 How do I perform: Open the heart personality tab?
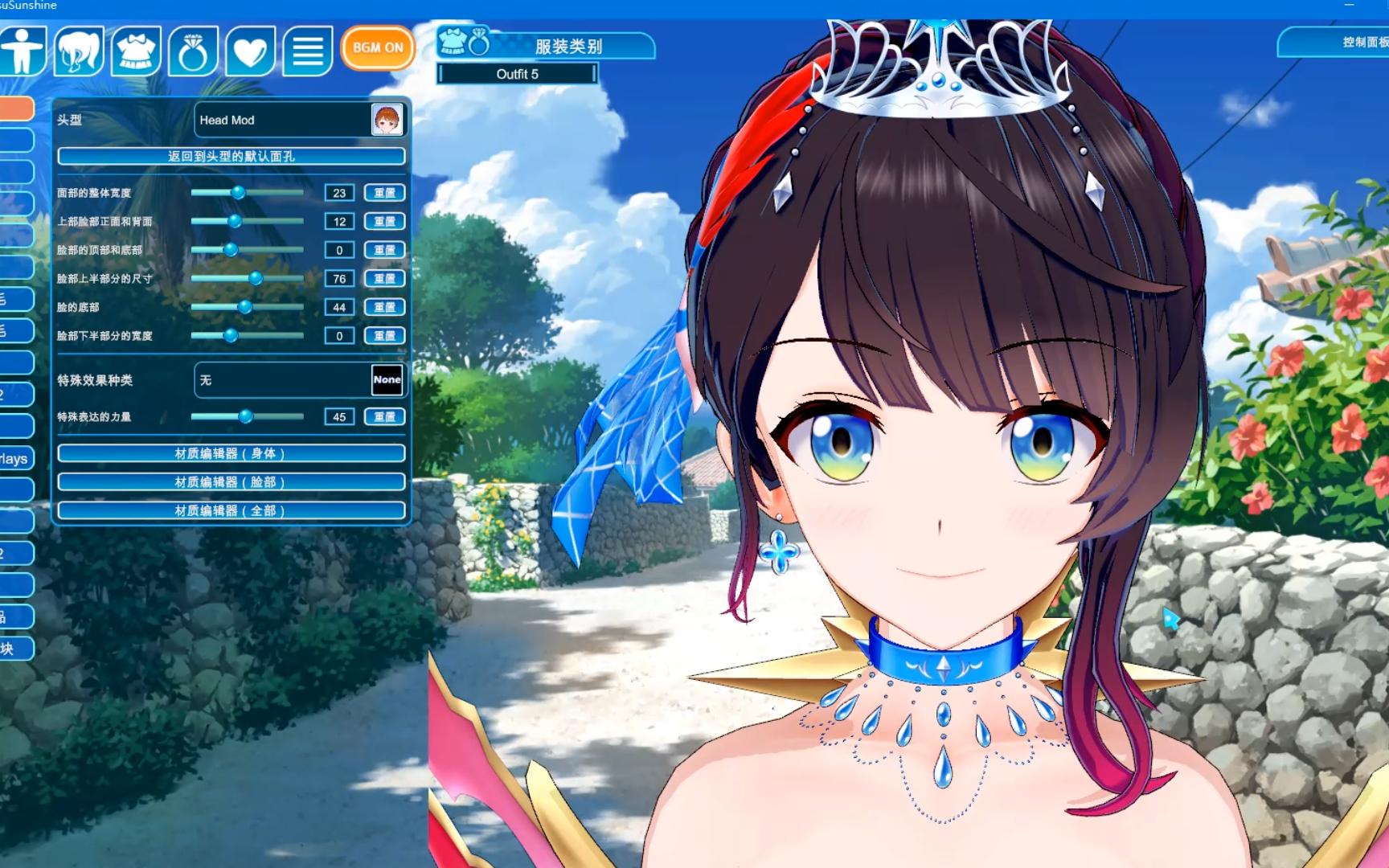[x=250, y=51]
